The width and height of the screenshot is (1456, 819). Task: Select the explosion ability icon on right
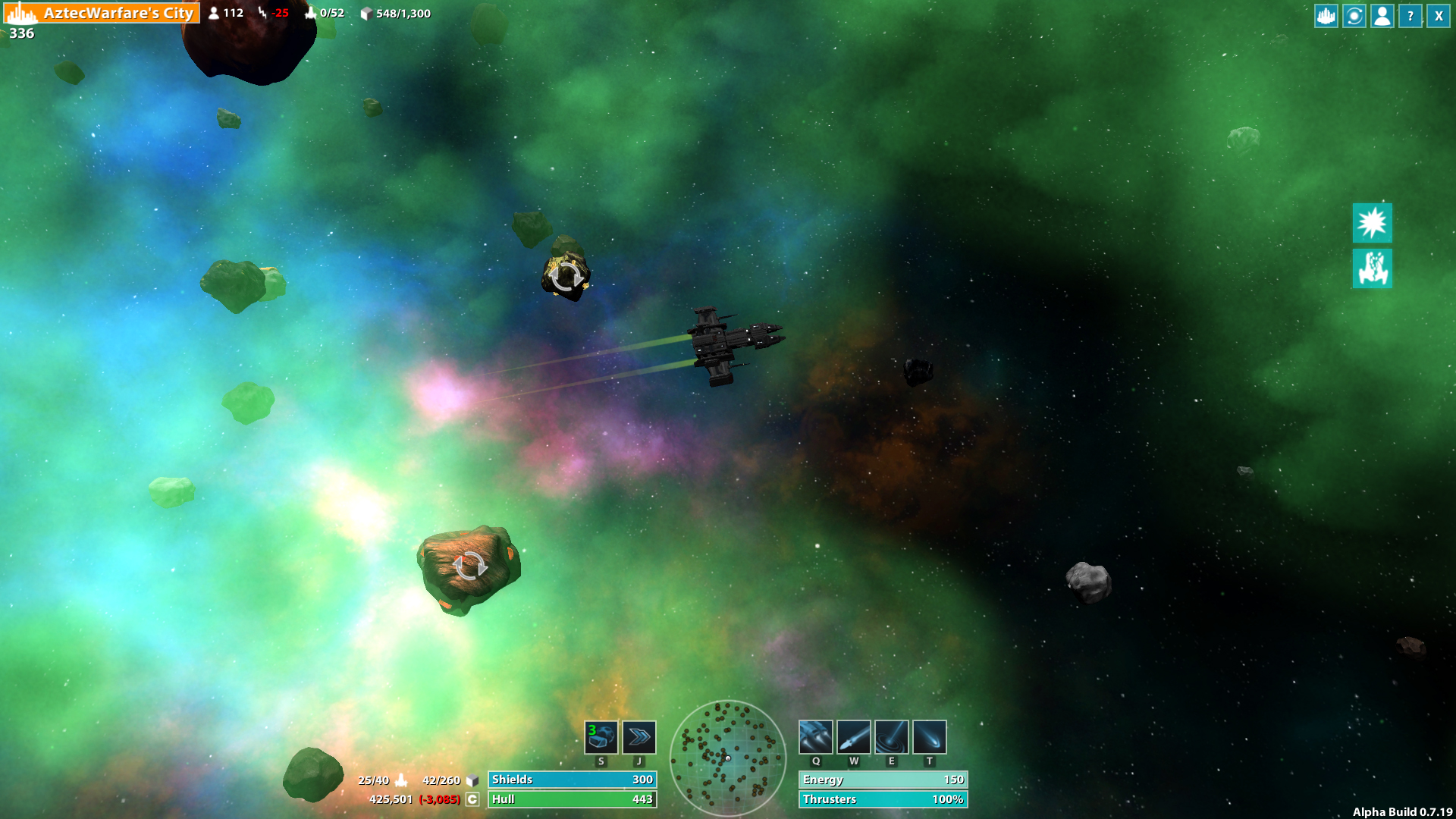click(x=1372, y=224)
